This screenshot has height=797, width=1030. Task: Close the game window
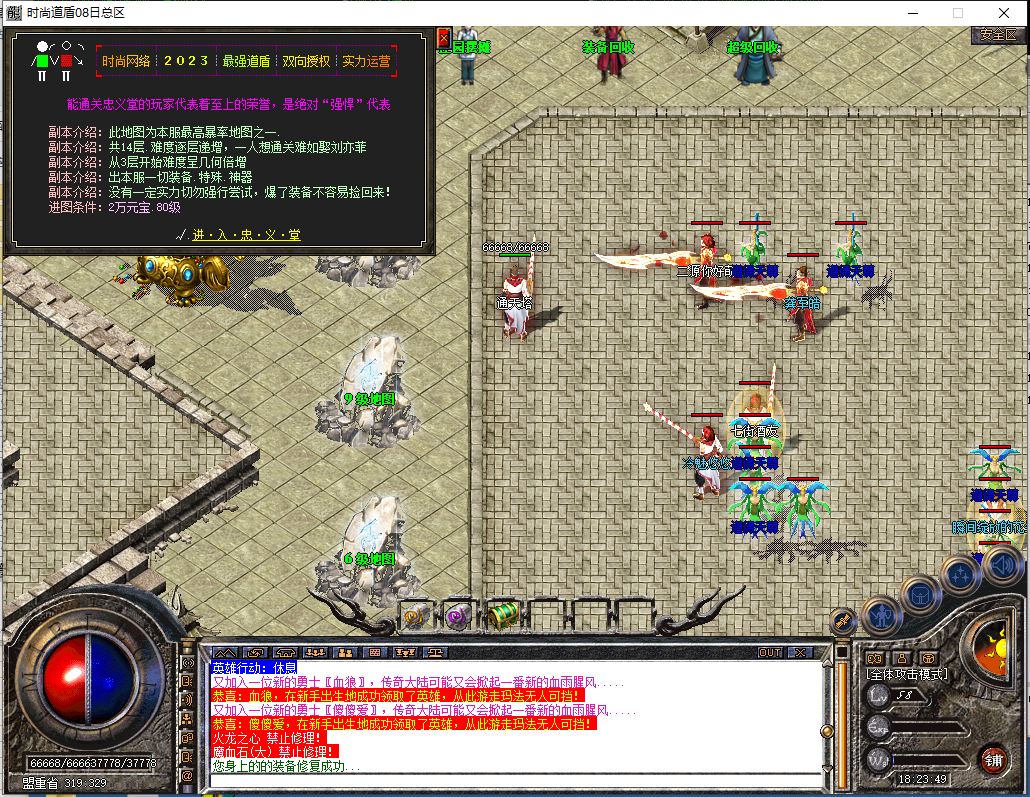(1004, 13)
